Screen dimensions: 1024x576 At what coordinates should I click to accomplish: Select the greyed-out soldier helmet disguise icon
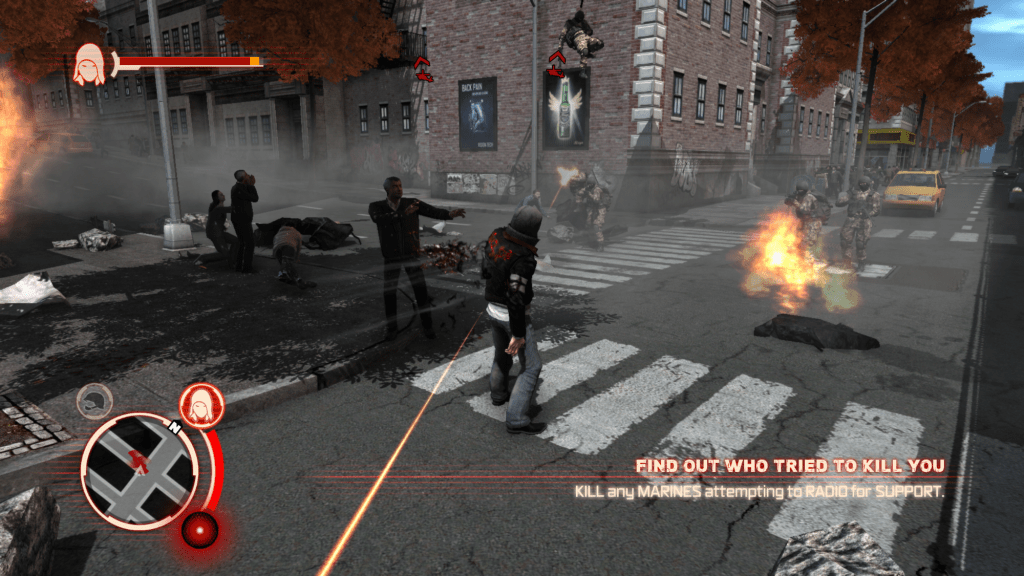point(94,400)
